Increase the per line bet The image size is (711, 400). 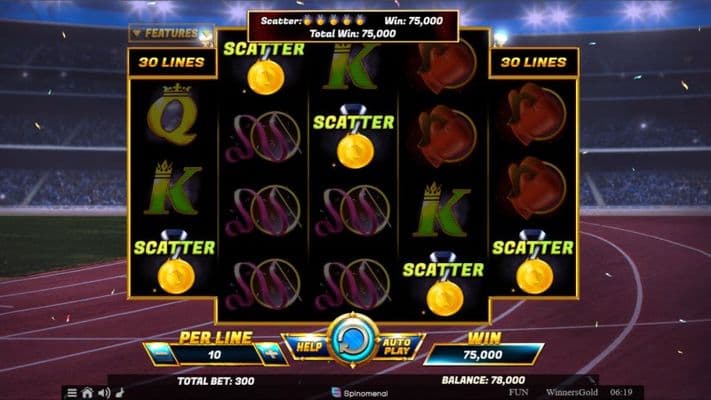tap(268, 353)
